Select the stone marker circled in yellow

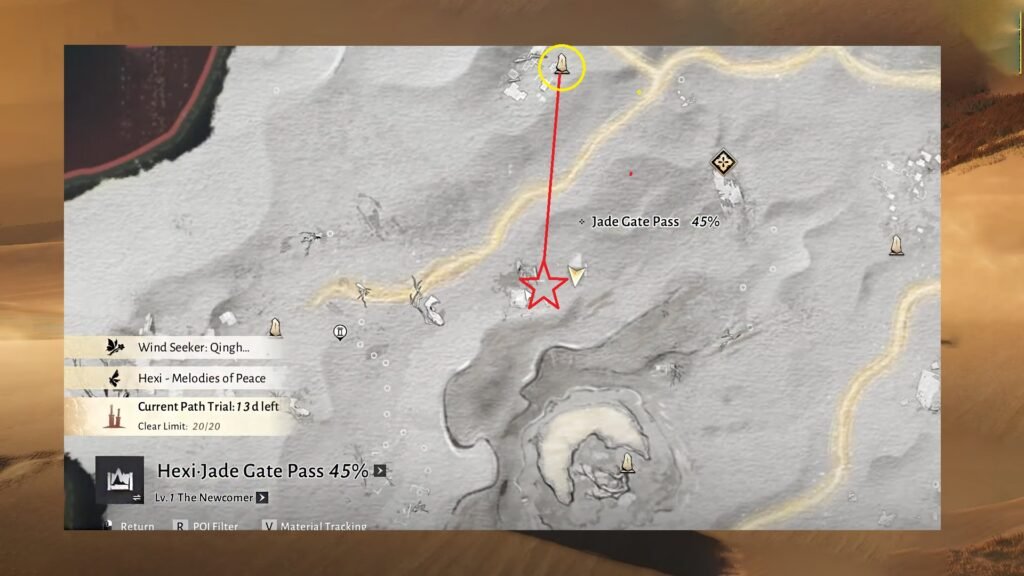[x=562, y=66]
